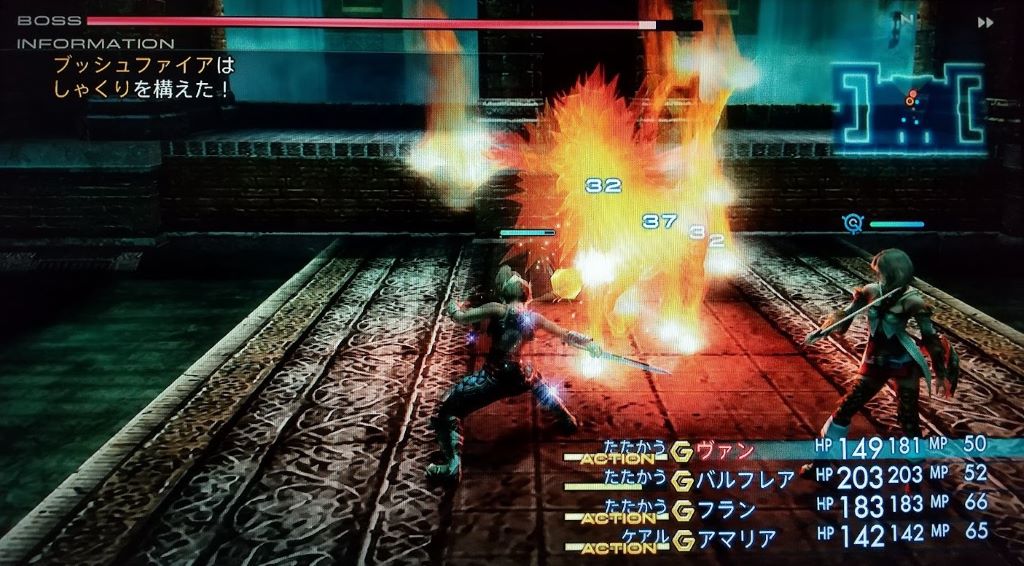This screenshot has height=566, width=1024.
Task: Choose バルフレア from the party list
Action: (746, 480)
